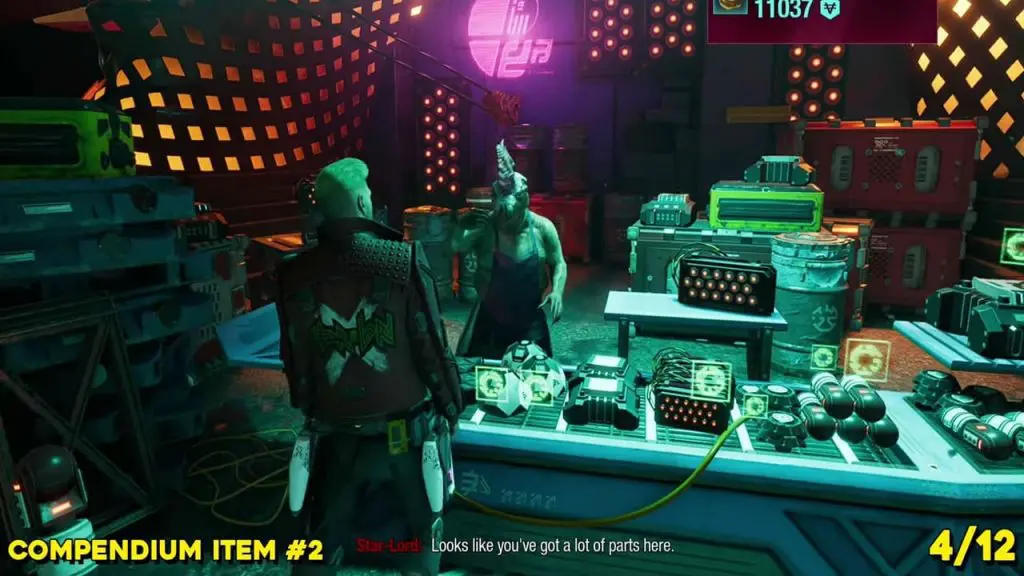Select the orange highlighted item marker
This screenshot has height=576, width=1024.
coord(866,359)
